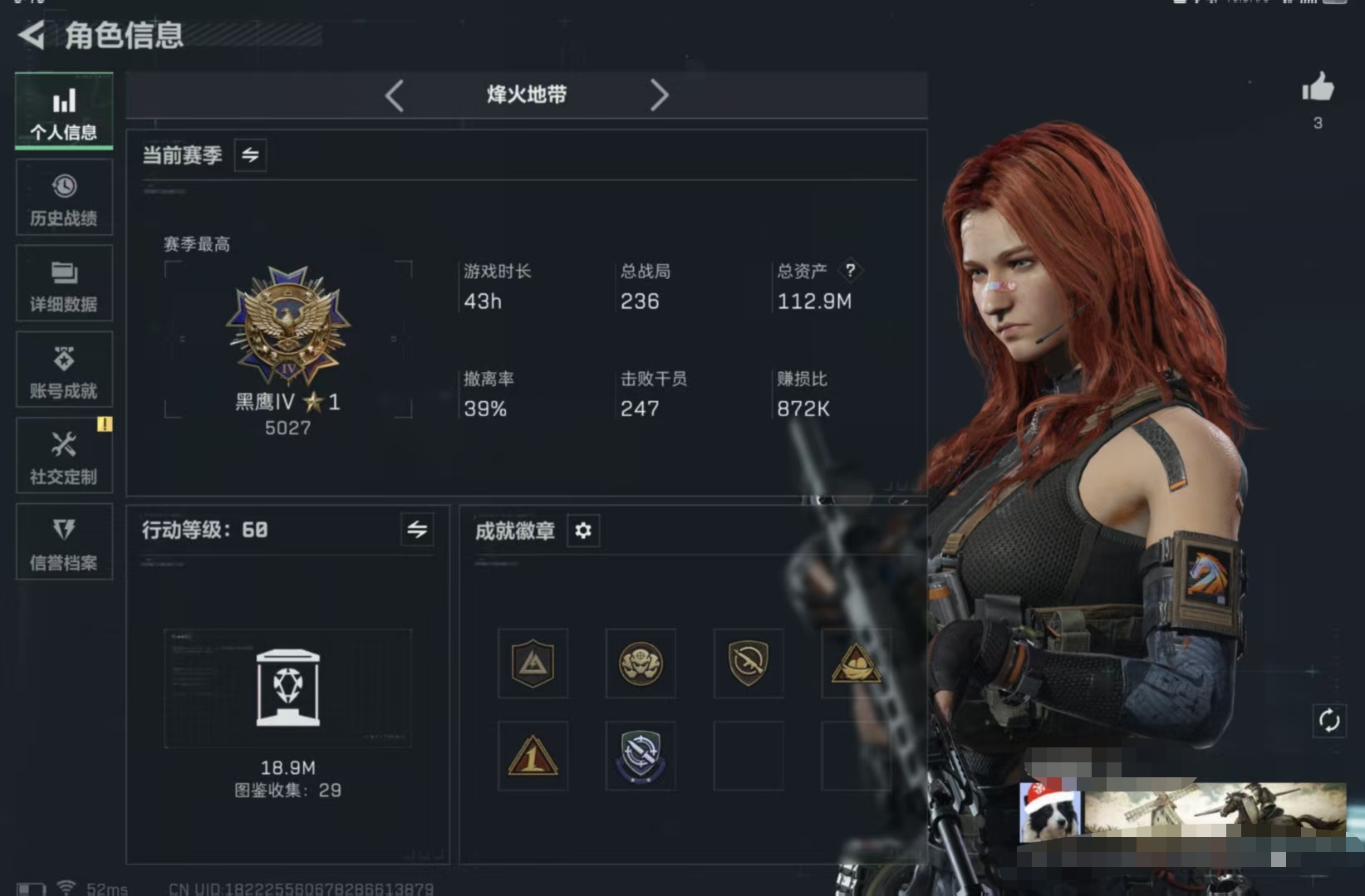Screen dimensions: 1365x896
Task: Toggle the season switch beside 当前赛季
Action: 251,155
